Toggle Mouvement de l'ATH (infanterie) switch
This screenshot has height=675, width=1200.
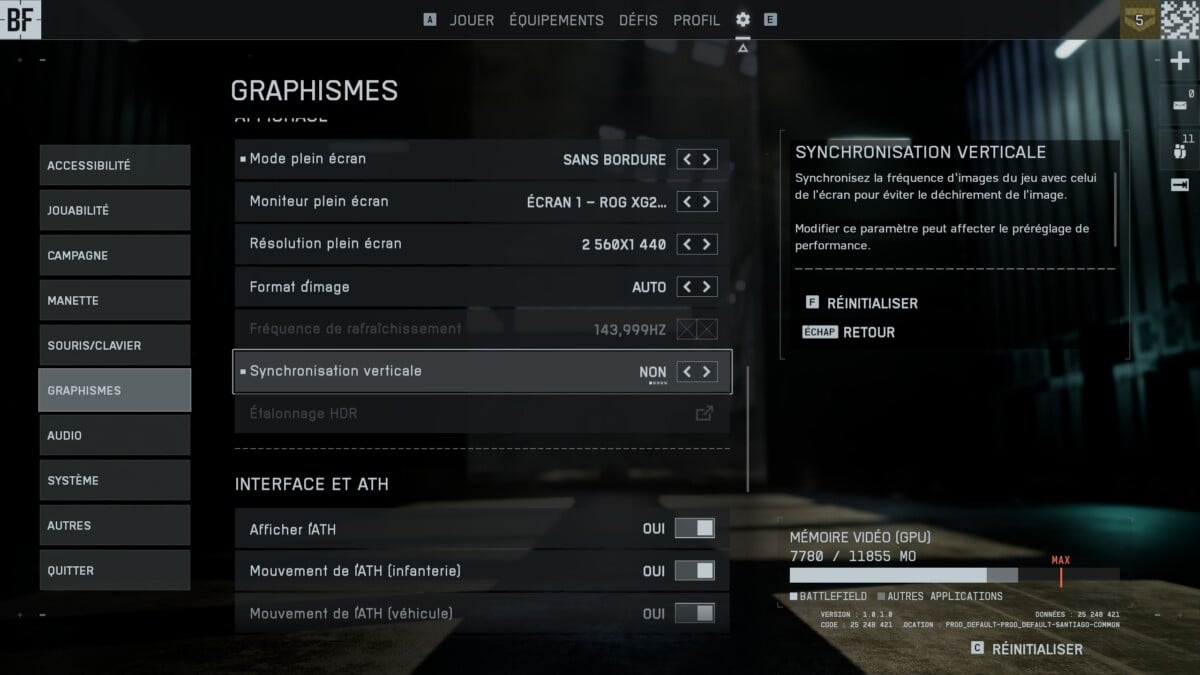[694, 571]
